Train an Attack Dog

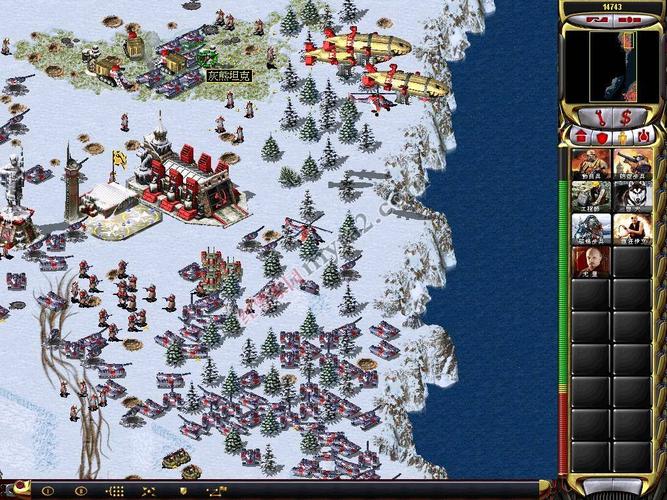click(x=631, y=196)
